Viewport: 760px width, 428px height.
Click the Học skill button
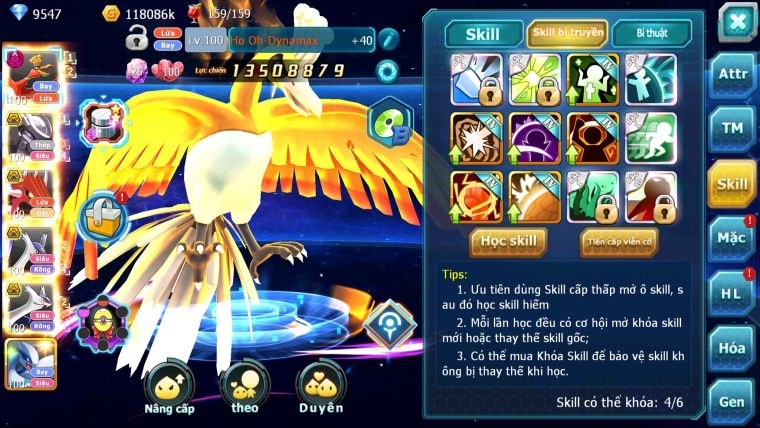(509, 241)
